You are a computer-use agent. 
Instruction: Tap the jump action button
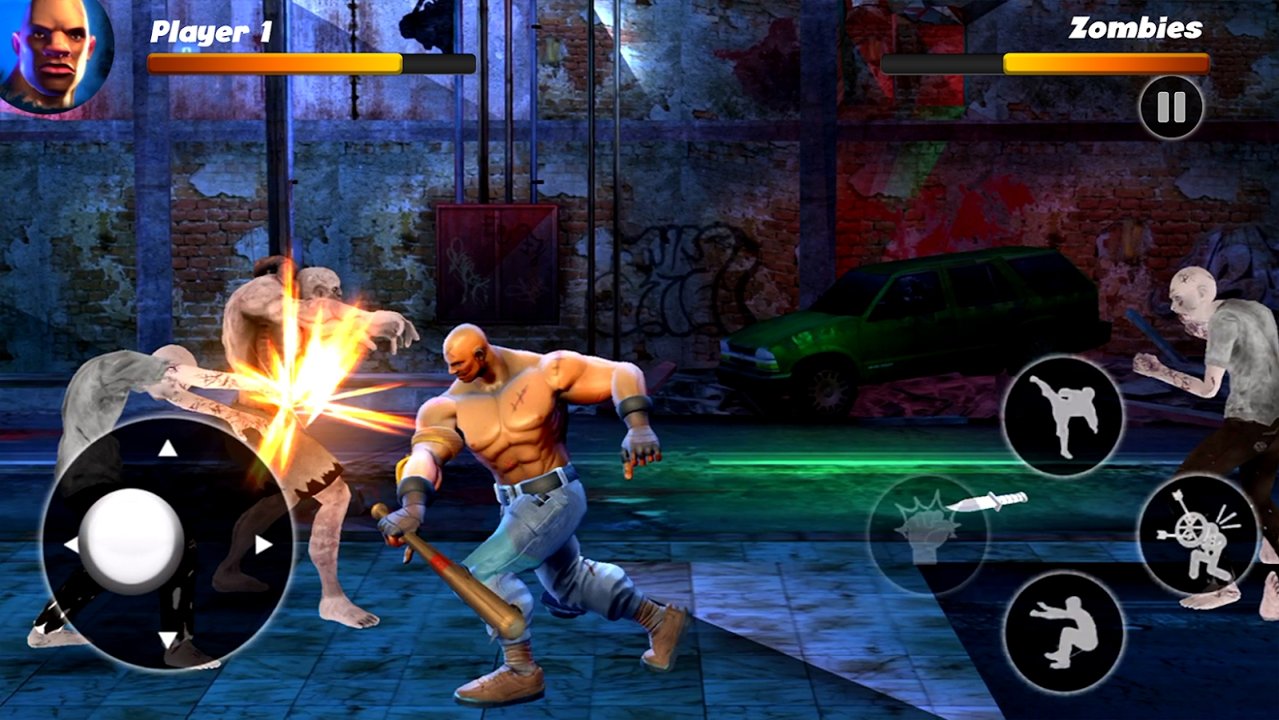point(1063,633)
